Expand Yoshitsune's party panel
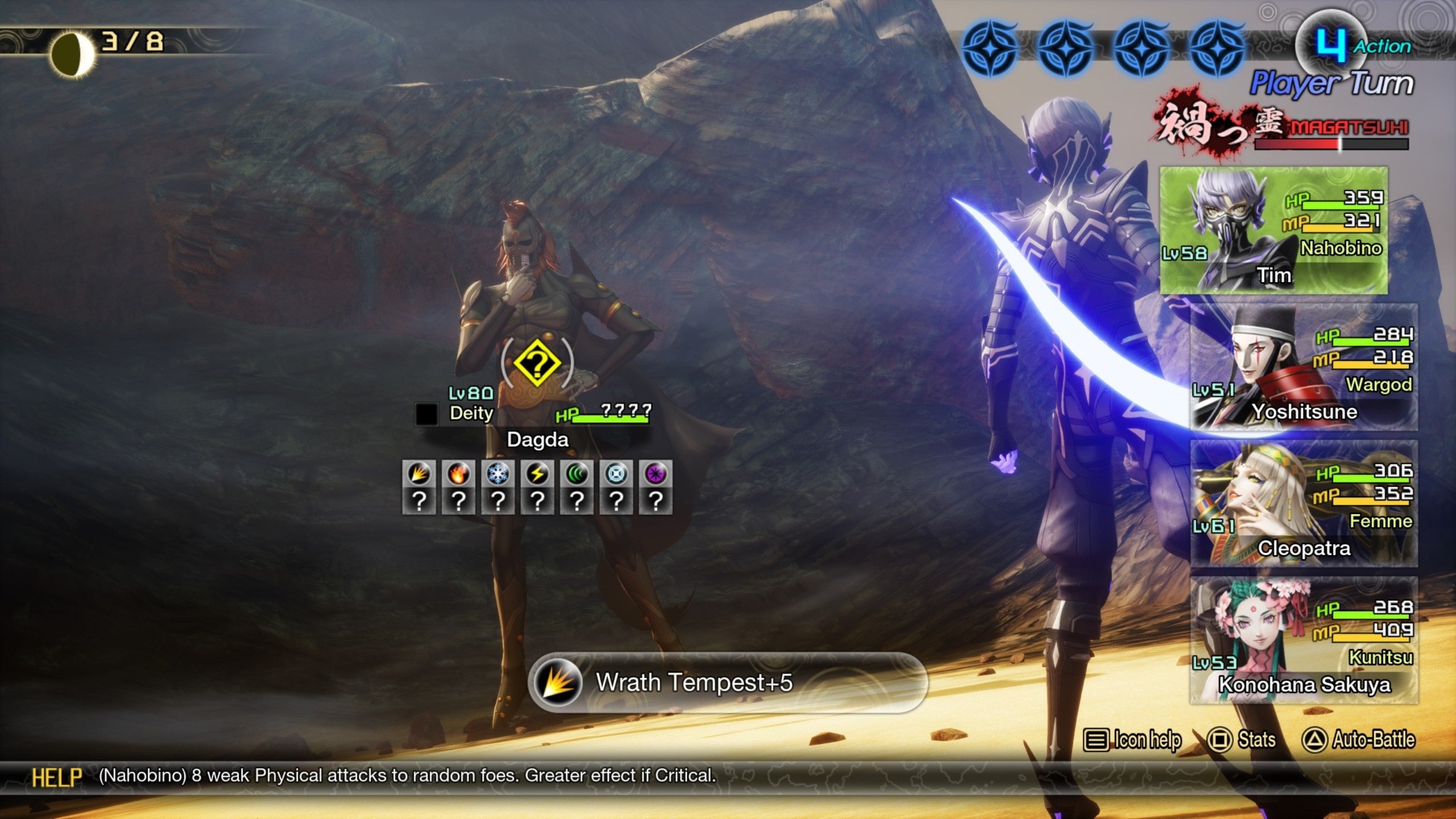 pyautogui.click(x=1304, y=364)
